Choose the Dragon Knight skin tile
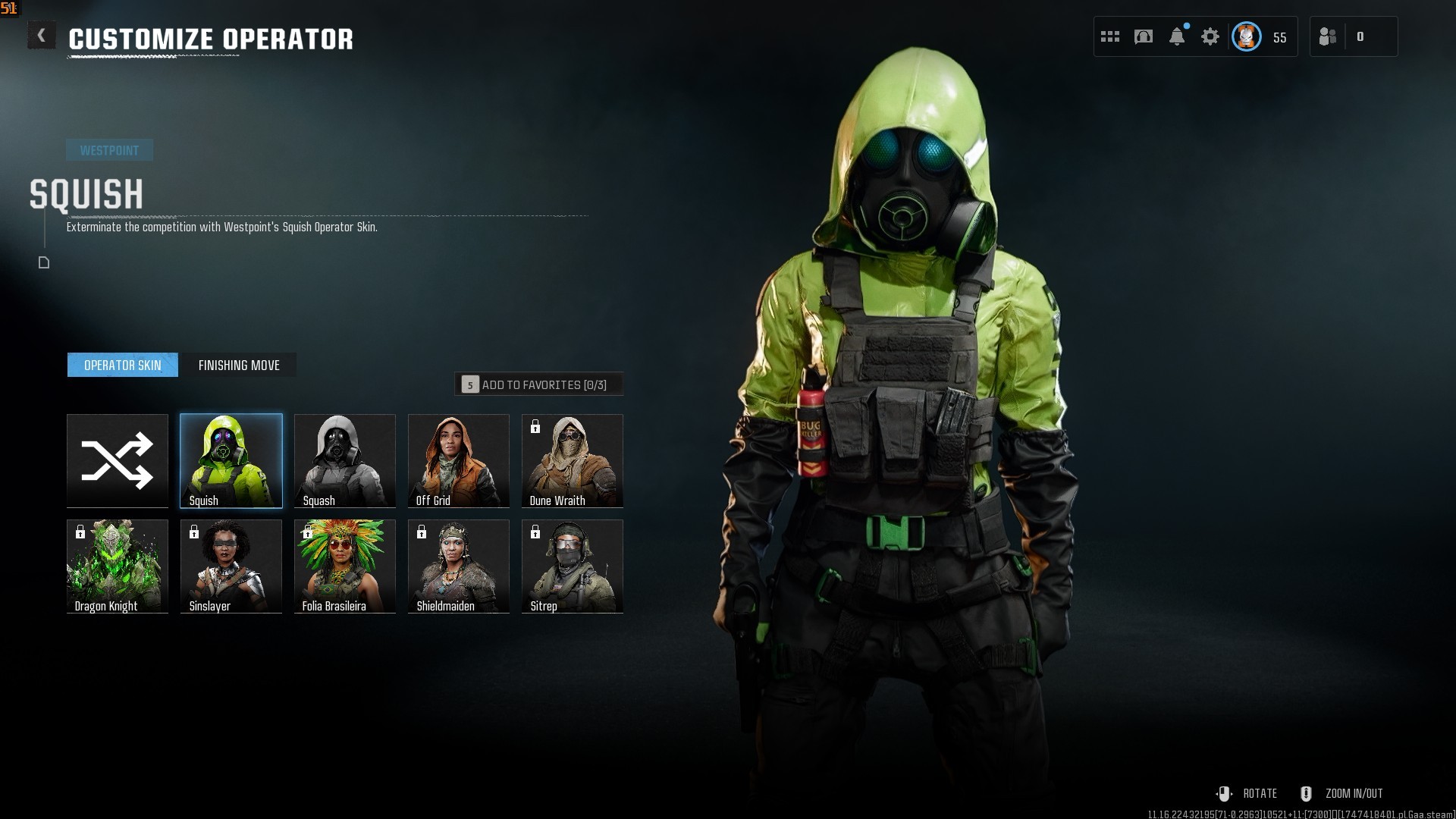This screenshot has height=819, width=1456. 118,566
